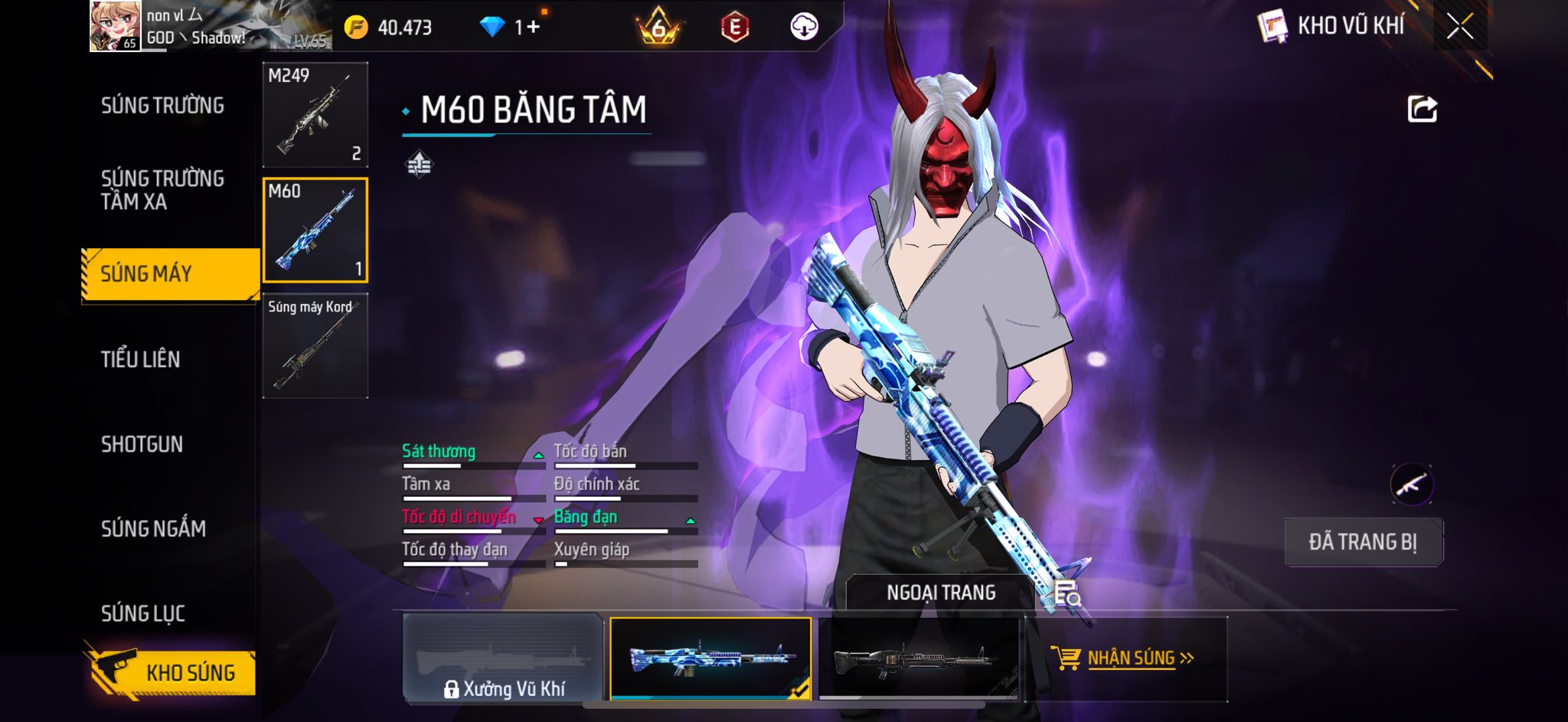Show the Shotgun weapon category
The image size is (1568, 722).
point(142,444)
